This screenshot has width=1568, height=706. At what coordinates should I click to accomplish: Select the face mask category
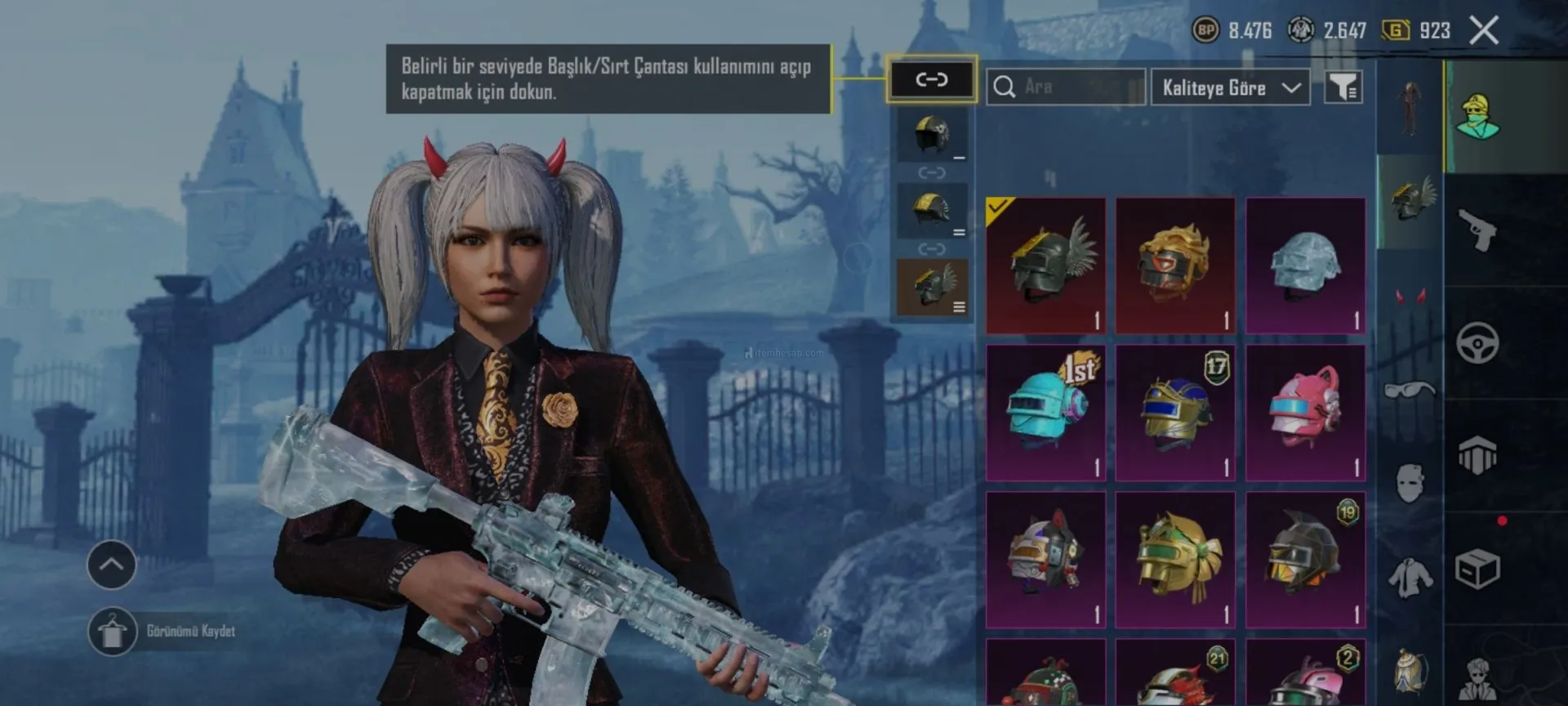[1410, 483]
